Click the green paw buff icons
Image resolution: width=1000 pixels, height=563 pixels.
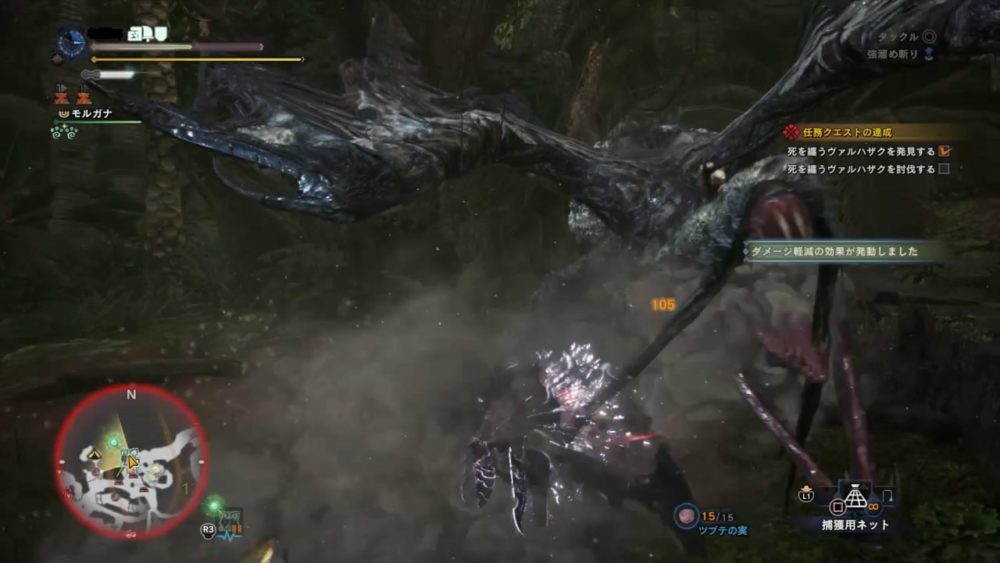(66, 132)
